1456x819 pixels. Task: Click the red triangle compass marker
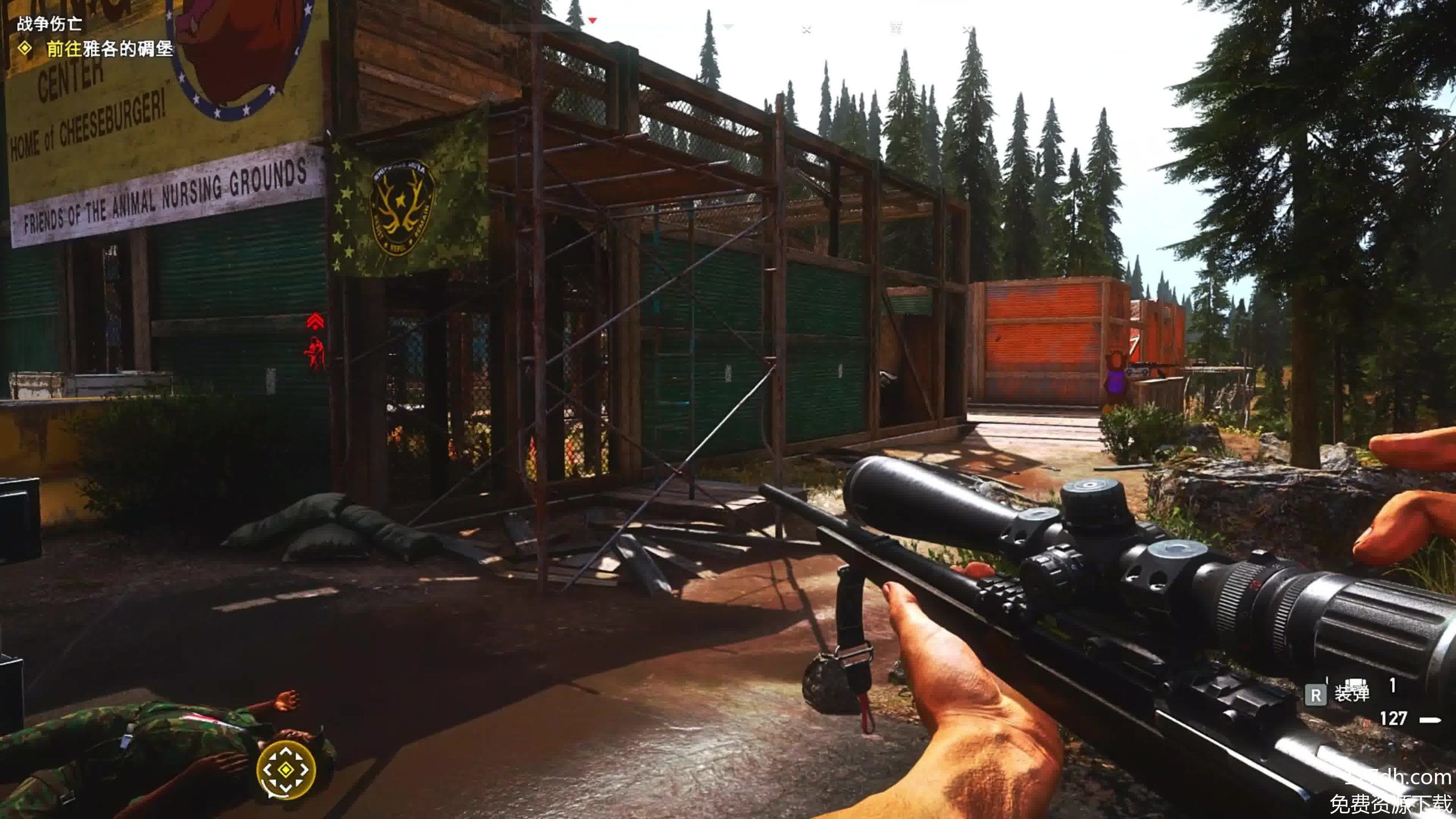coord(592,21)
